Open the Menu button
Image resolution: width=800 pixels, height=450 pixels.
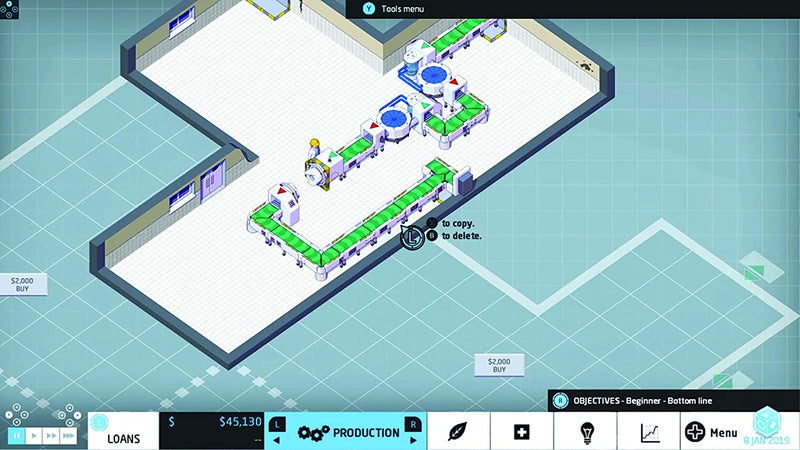pos(711,432)
